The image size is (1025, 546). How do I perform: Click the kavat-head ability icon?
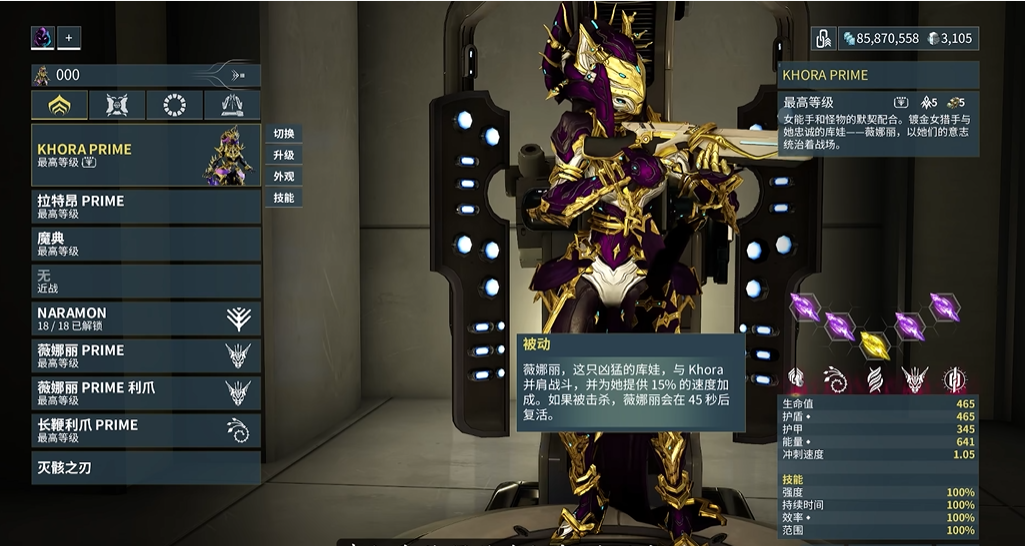914,379
